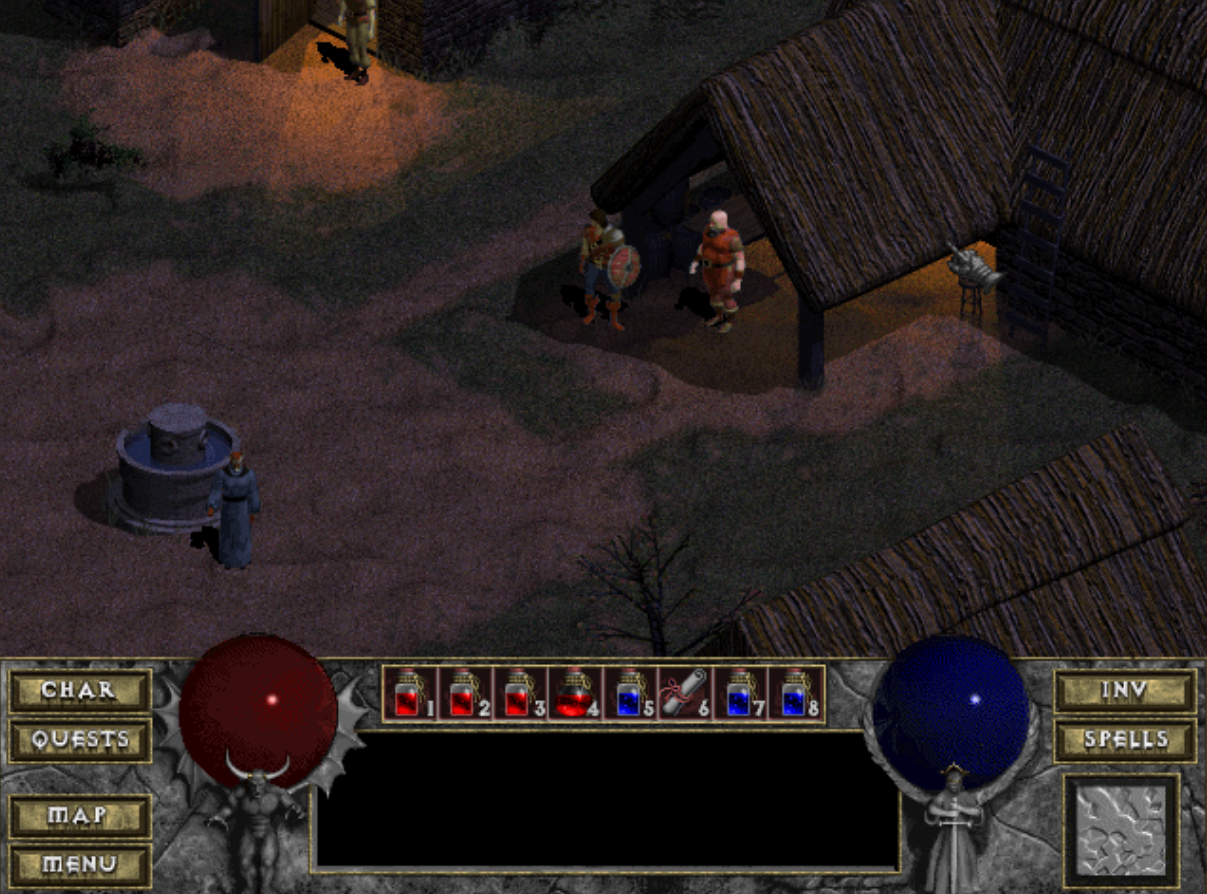
Task: Show the MAP overlay
Action: pyautogui.click(x=80, y=816)
